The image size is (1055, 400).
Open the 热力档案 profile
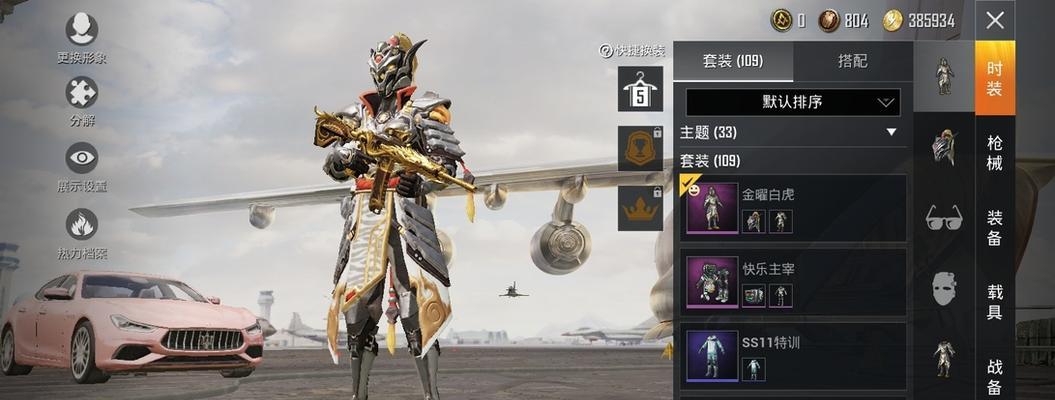[x=82, y=224]
